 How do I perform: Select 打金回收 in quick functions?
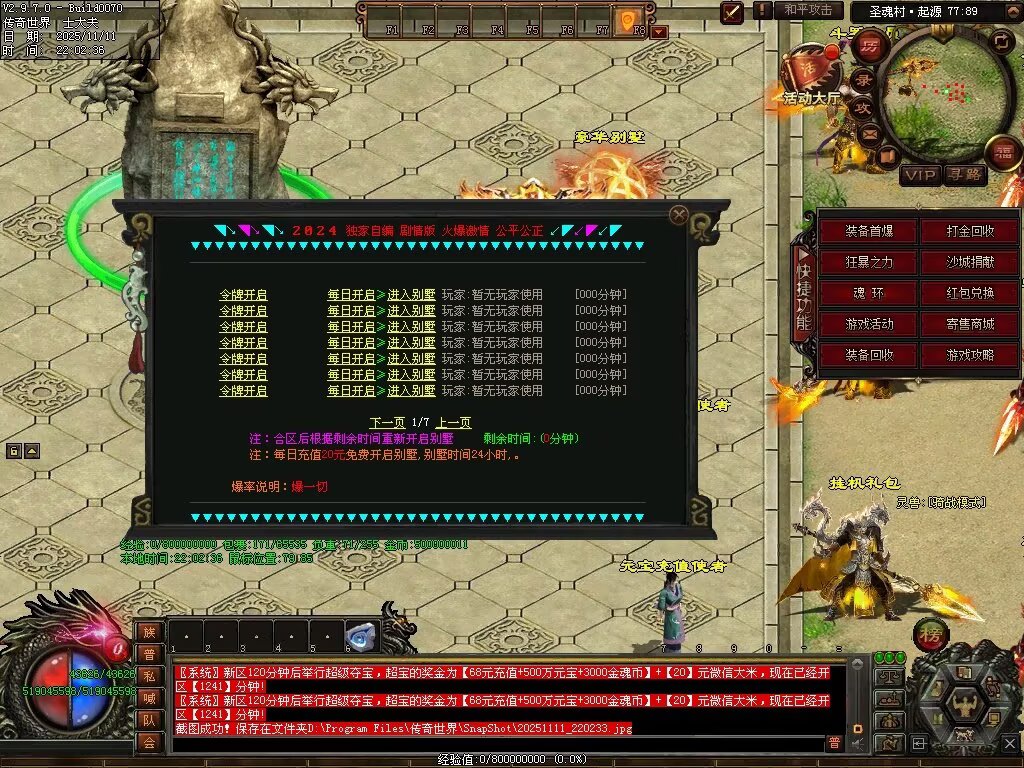coord(970,232)
